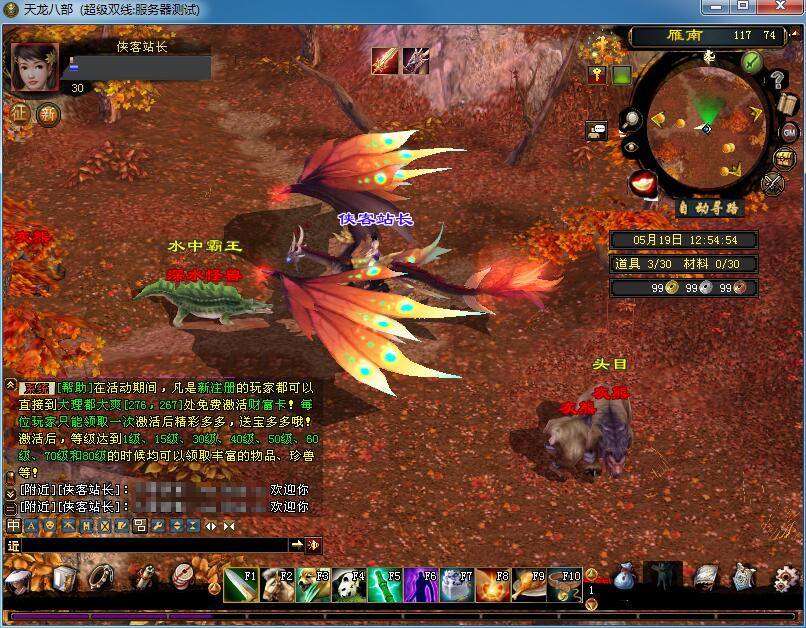This screenshot has width=806, height=628.
Task: Click the crossed swords icon
Action: [x=773, y=183]
